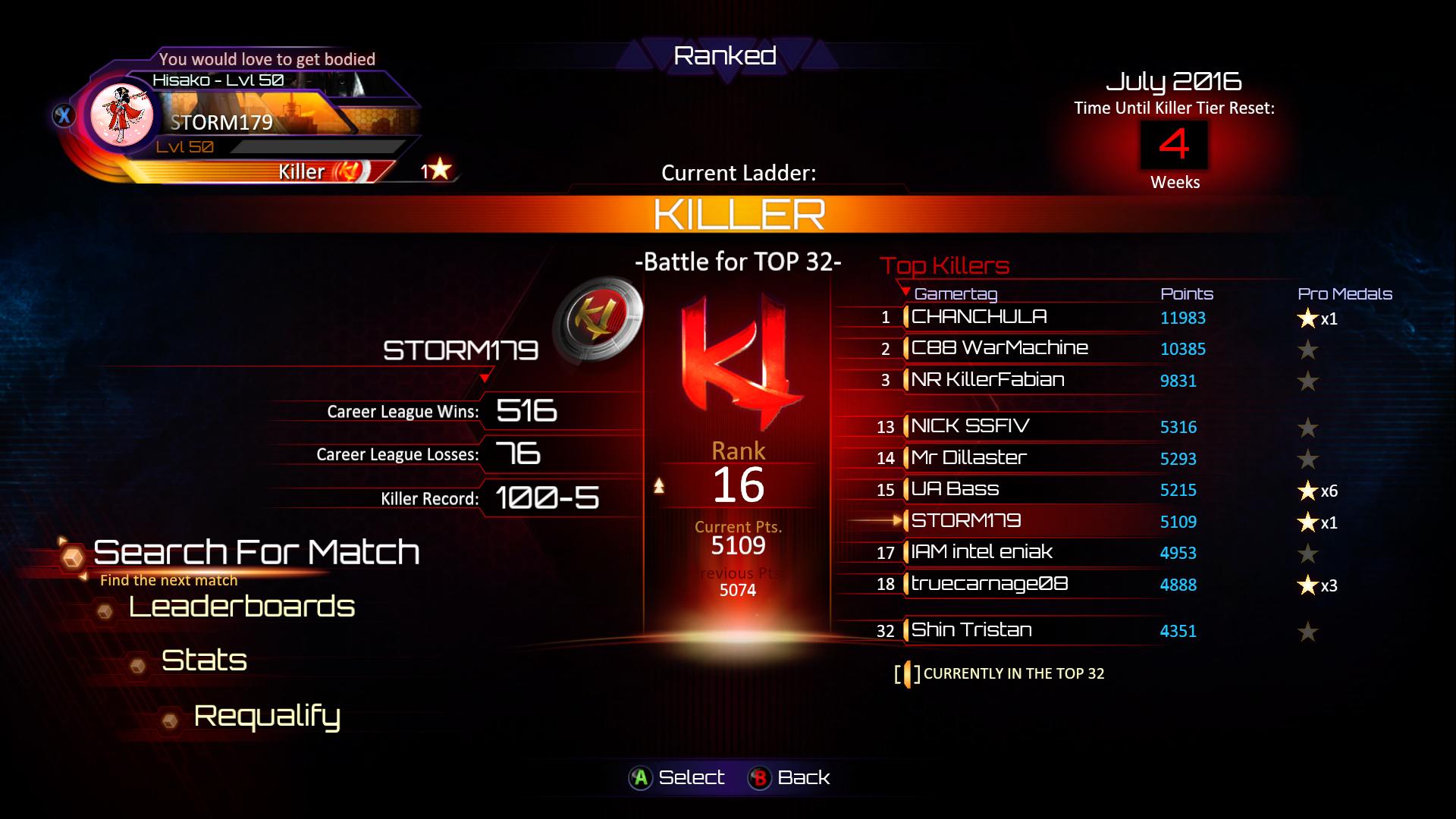The height and width of the screenshot is (819, 1456).
Task: Select NICK SSFIV leaderboard entry
Action: [x=970, y=426]
